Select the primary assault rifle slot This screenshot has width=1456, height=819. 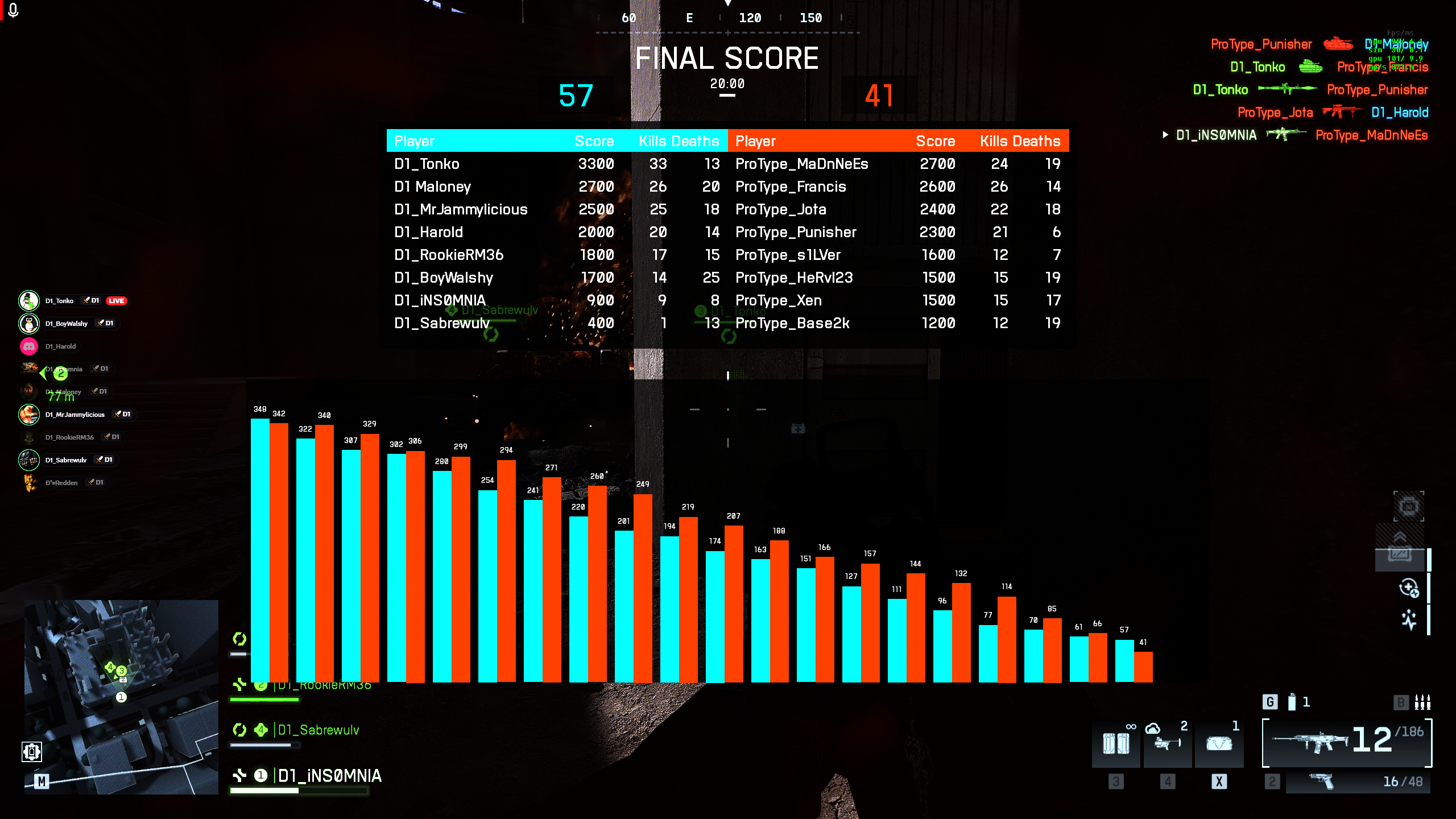[x=1346, y=742]
